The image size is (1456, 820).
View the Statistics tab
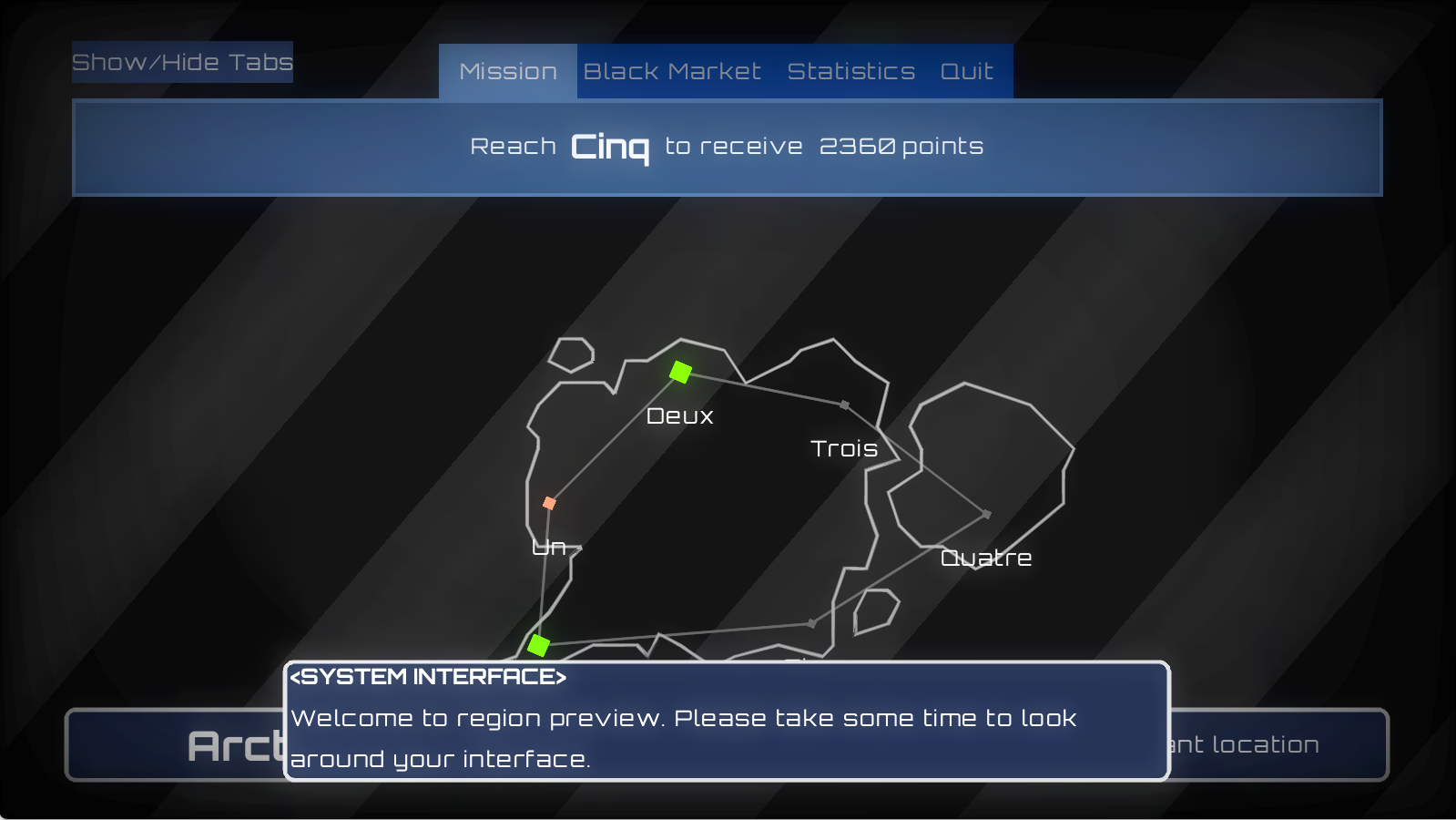point(850,71)
